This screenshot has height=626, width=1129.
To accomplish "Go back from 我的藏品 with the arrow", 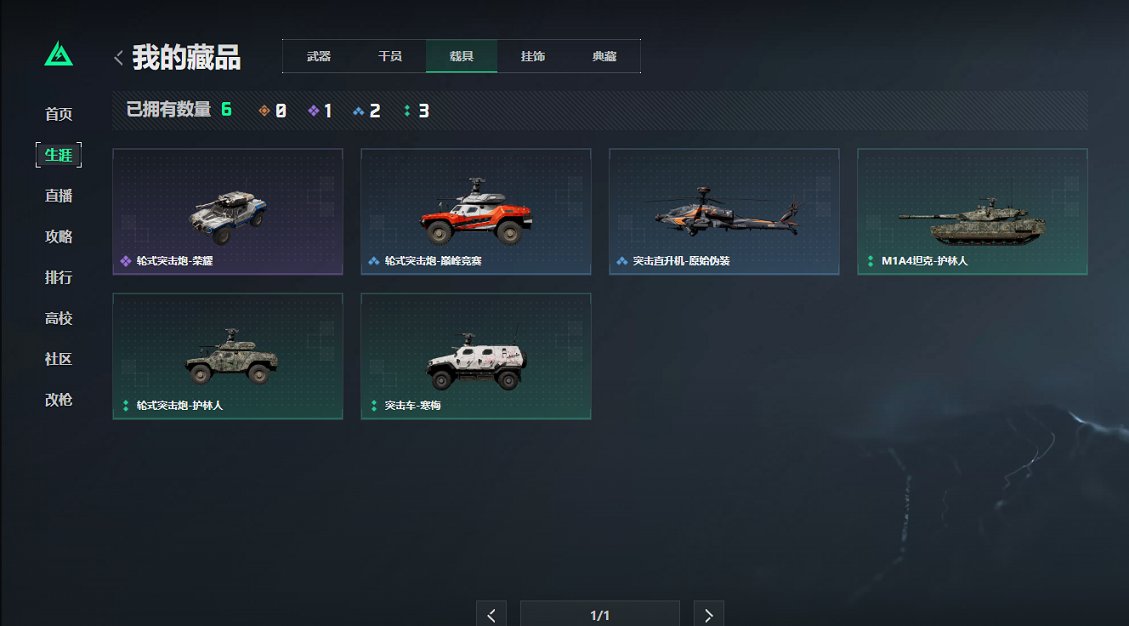I will [119, 58].
